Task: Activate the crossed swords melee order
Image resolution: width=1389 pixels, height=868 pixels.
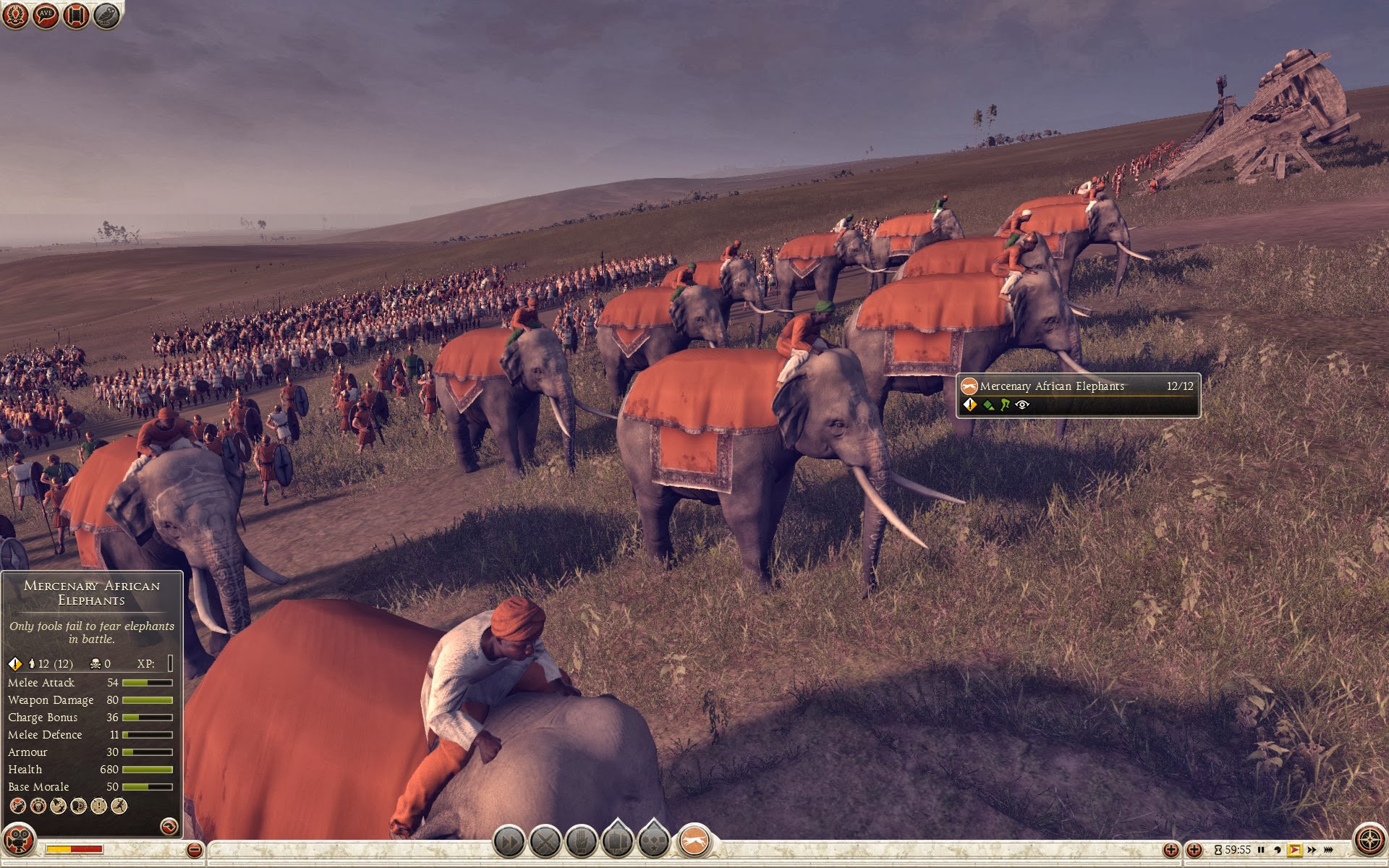Action: click(x=545, y=841)
